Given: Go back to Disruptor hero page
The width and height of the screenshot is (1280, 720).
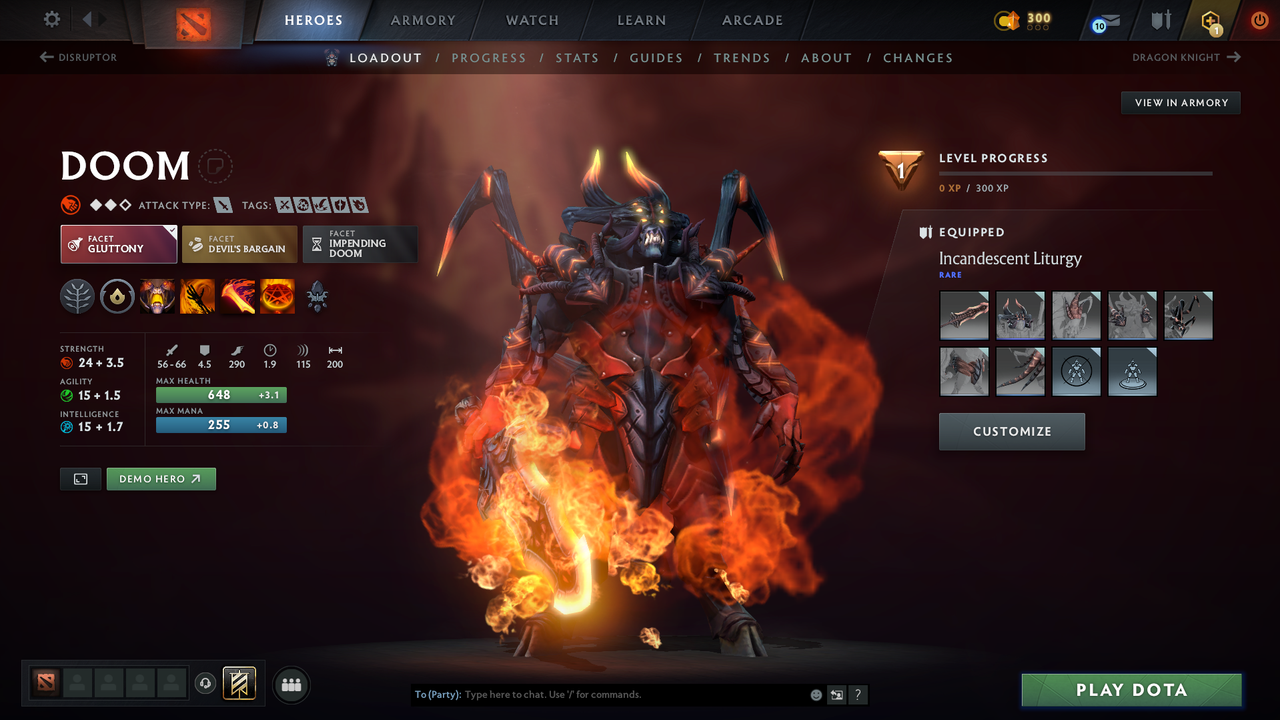Looking at the screenshot, I should (79, 57).
